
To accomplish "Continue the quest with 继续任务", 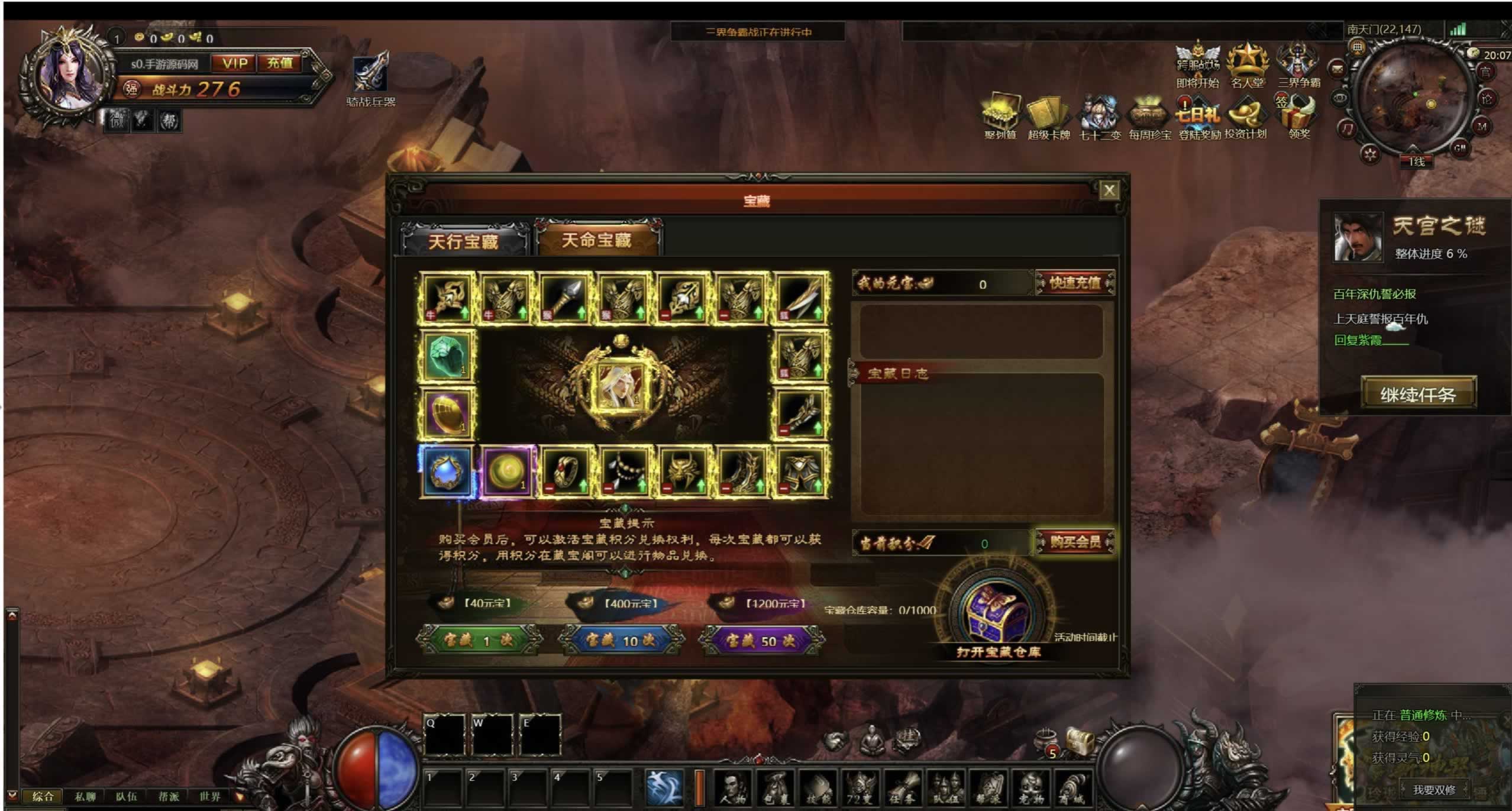I will [1418, 394].
